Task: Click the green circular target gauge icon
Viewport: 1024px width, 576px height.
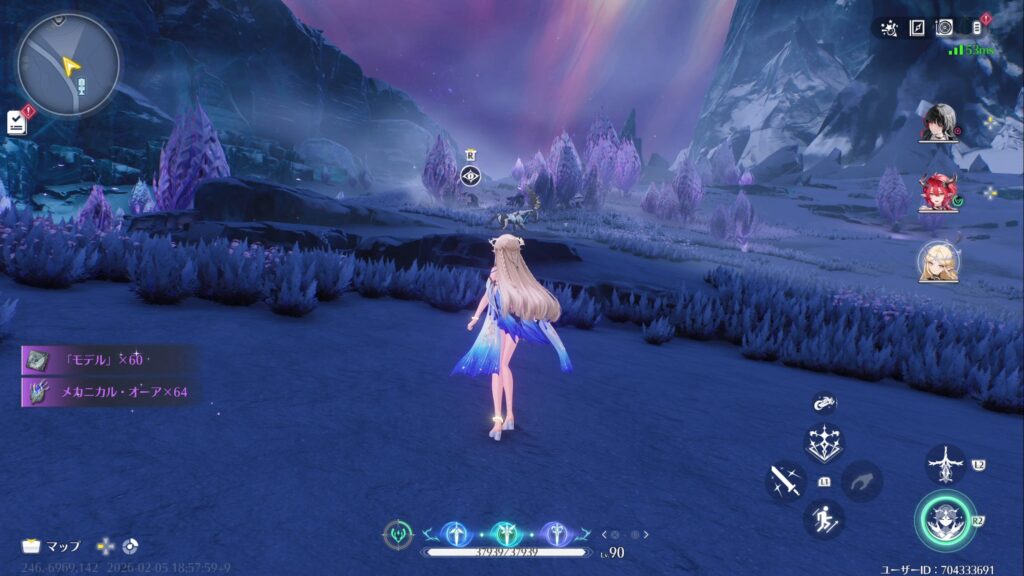Action: [x=397, y=534]
